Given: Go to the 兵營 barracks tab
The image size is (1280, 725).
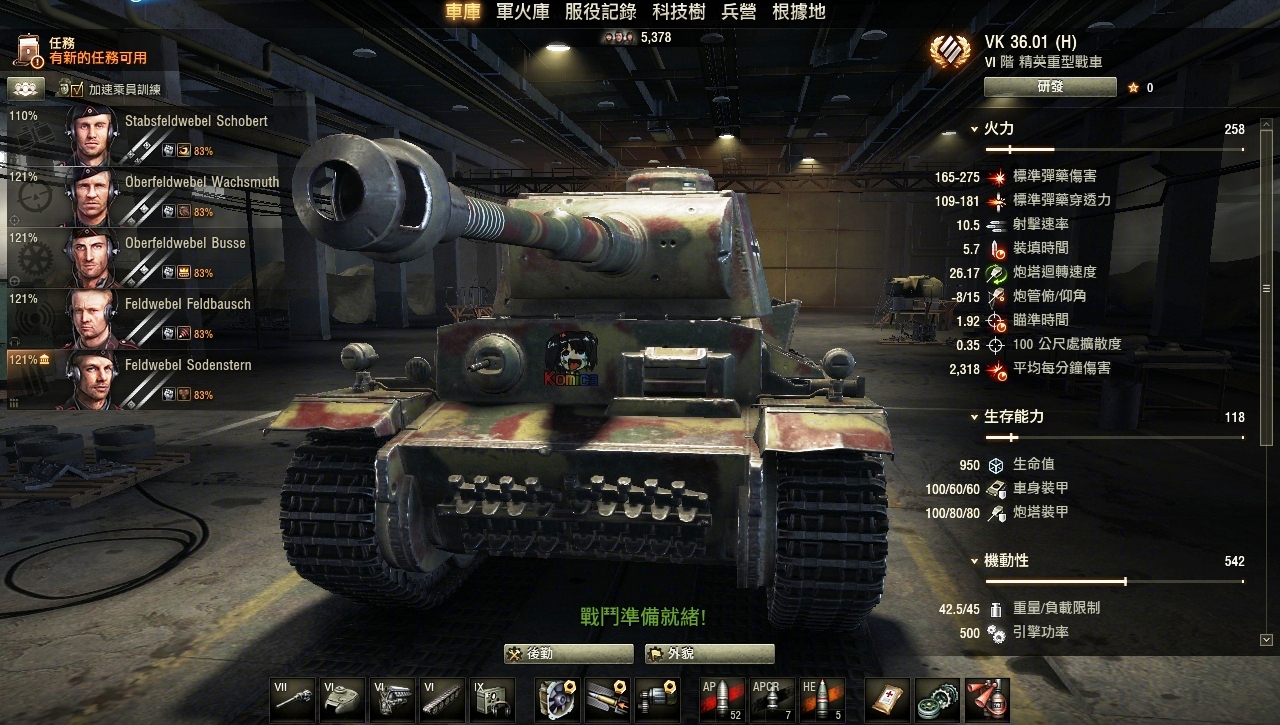Looking at the screenshot, I should [x=739, y=12].
